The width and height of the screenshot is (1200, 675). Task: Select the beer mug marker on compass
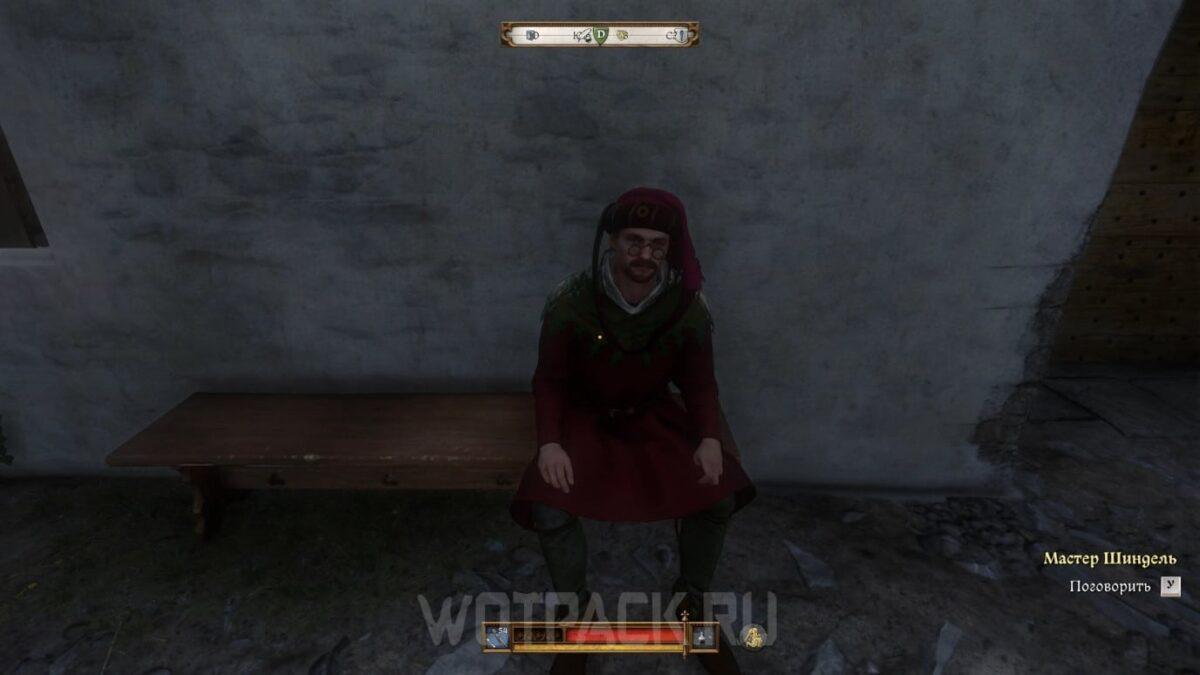tap(531, 35)
